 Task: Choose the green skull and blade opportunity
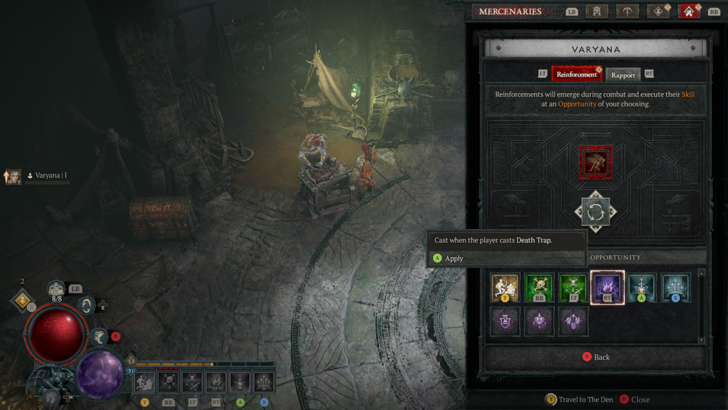point(573,288)
